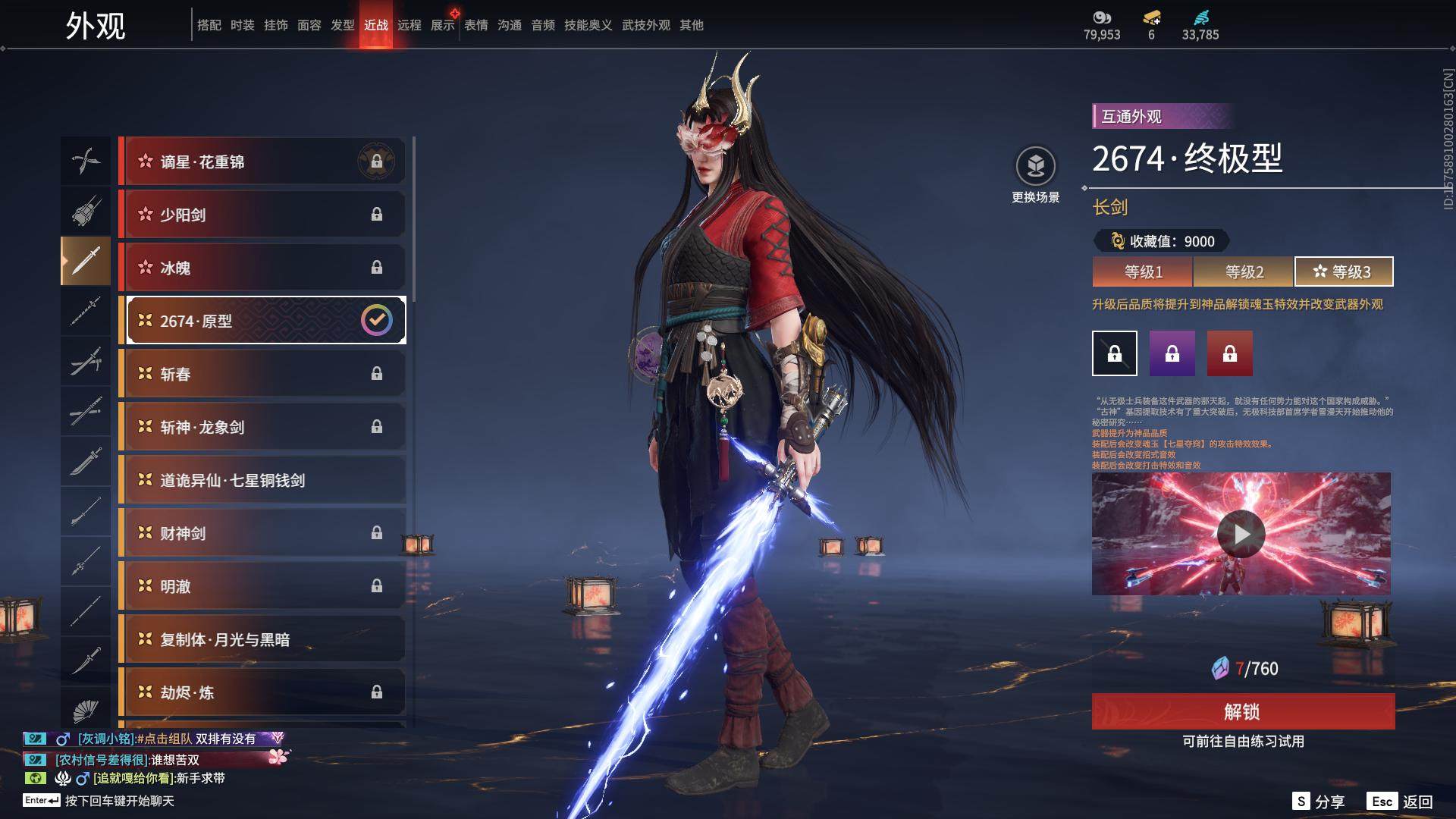Choose 道诡异仙·七星铜钱剑 from the list
This screenshot has width=1456, height=819.
(x=262, y=480)
